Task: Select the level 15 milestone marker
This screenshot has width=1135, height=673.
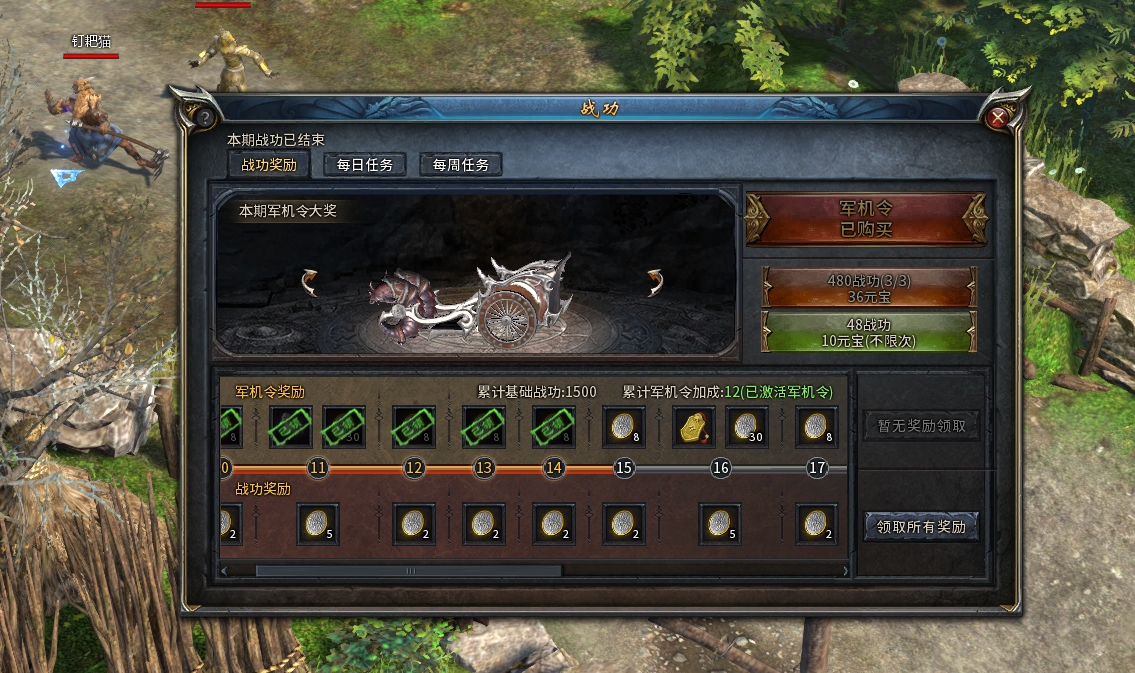Action: [x=624, y=468]
